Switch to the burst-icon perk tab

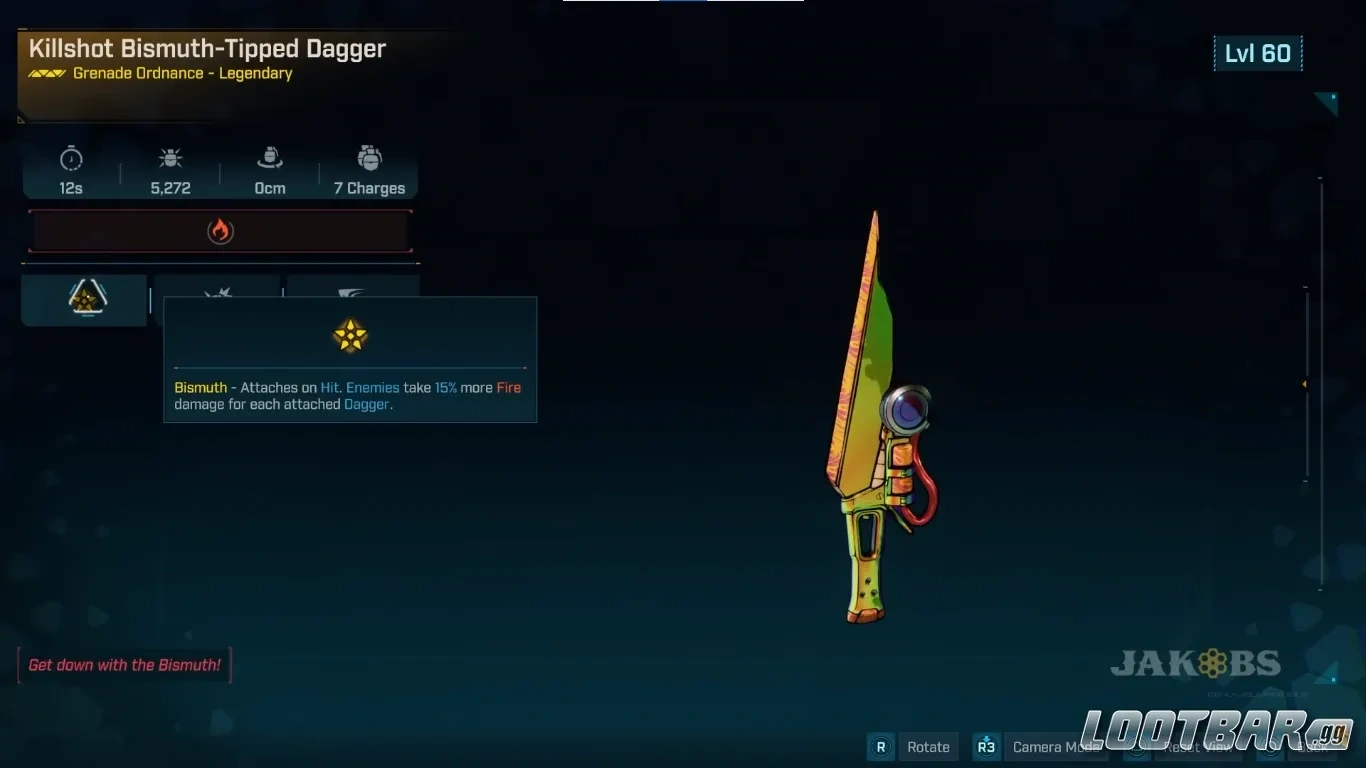pyautogui.click(x=217, y=290)
